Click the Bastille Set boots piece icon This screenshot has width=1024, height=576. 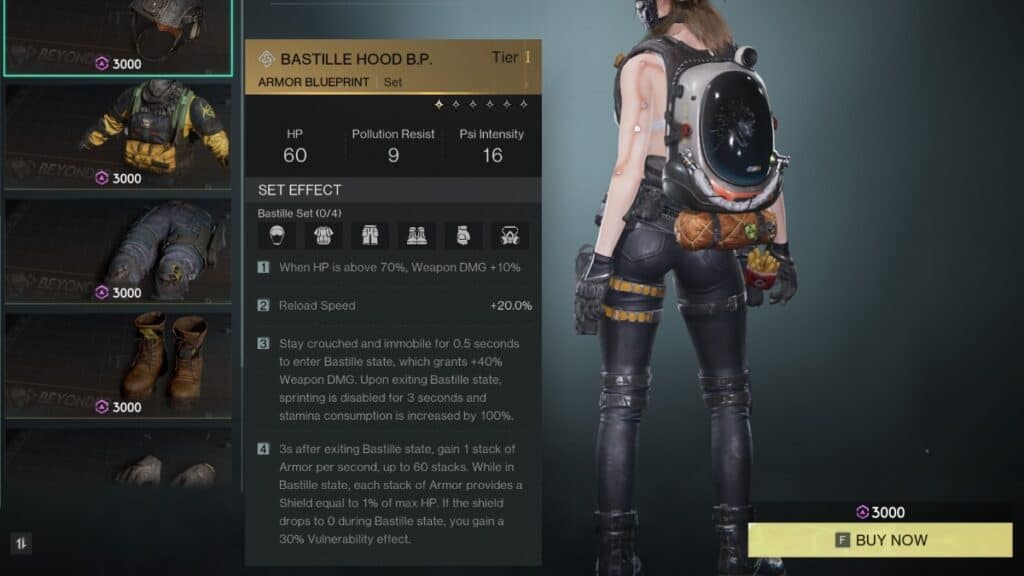[x=417, y=236]
